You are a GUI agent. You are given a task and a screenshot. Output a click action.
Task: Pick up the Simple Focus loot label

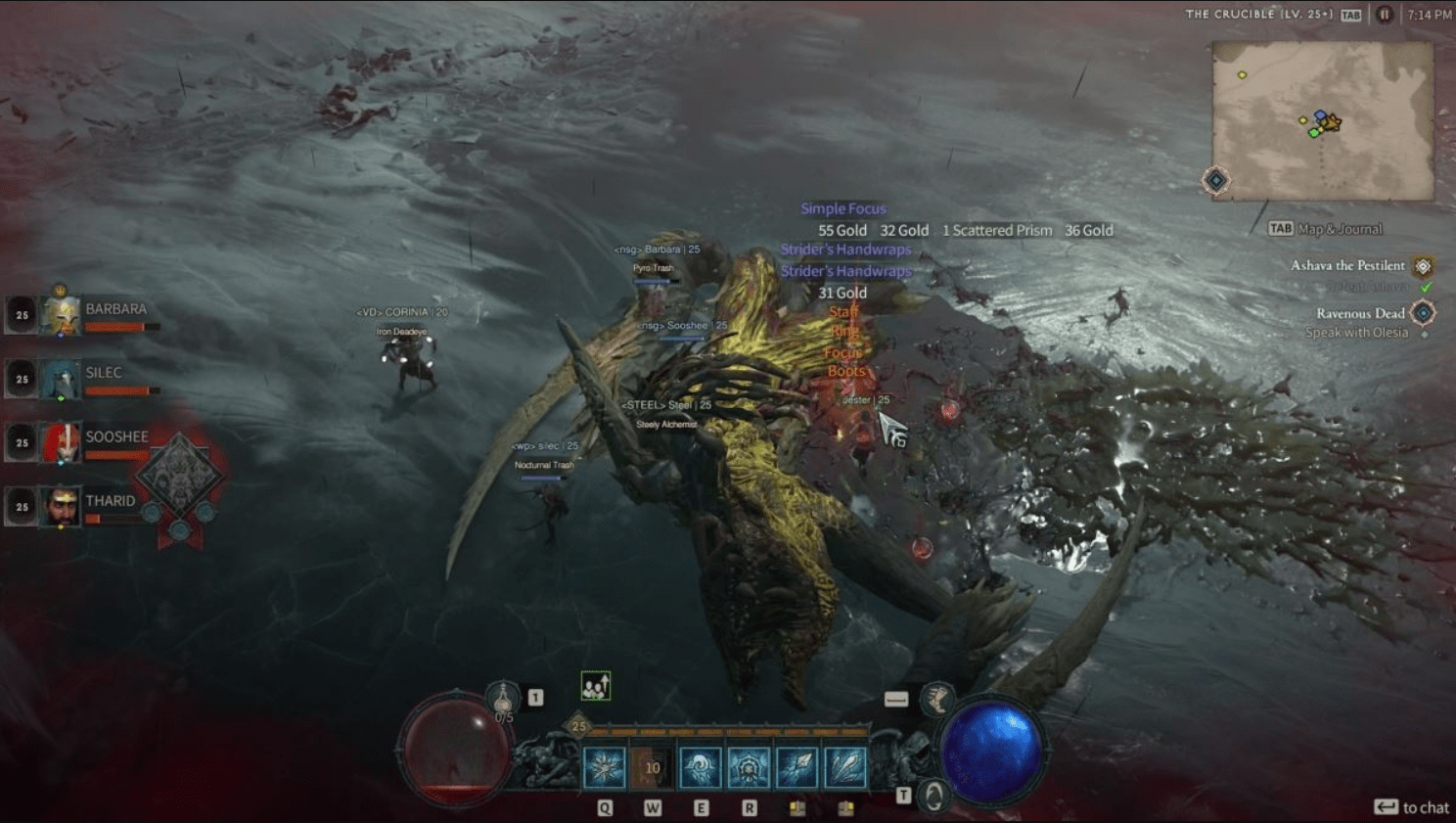click(842, 208)
